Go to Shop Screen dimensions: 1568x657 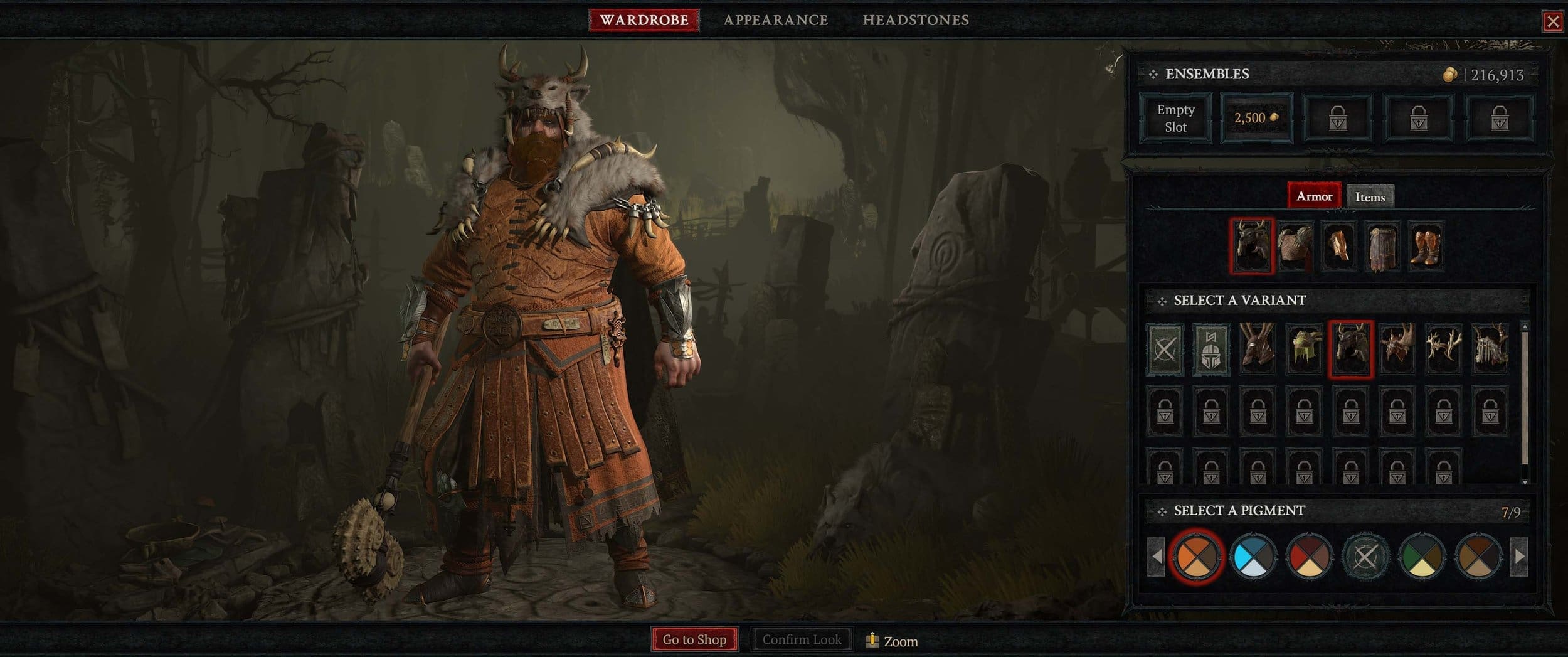coord(694,639)
